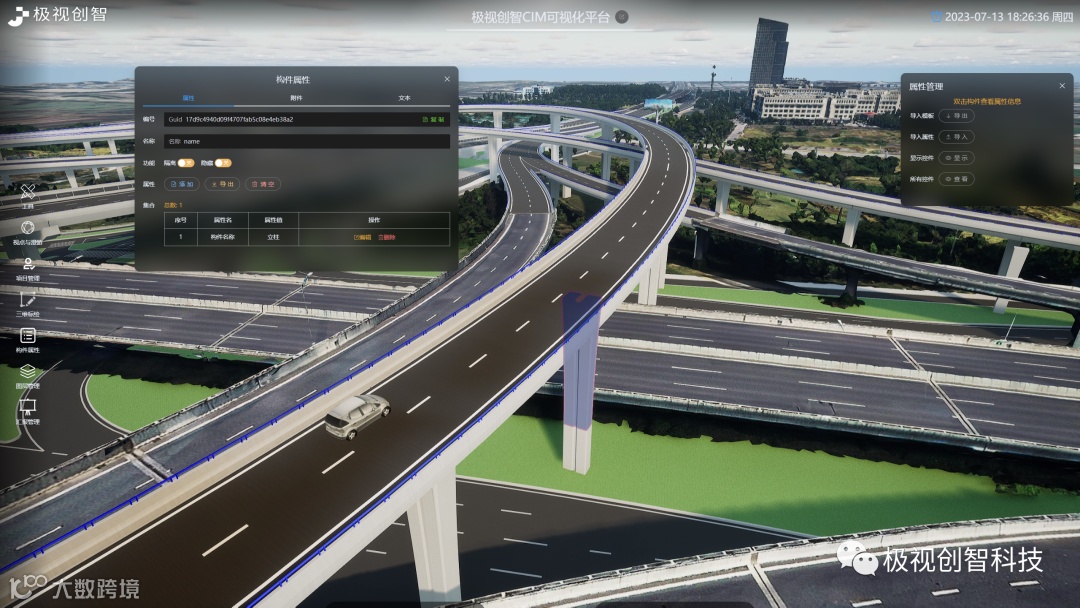1080x608 pixels.
Task: Add a property with the 添加 button
Action: pyautogui.click(x=182, y=184)
